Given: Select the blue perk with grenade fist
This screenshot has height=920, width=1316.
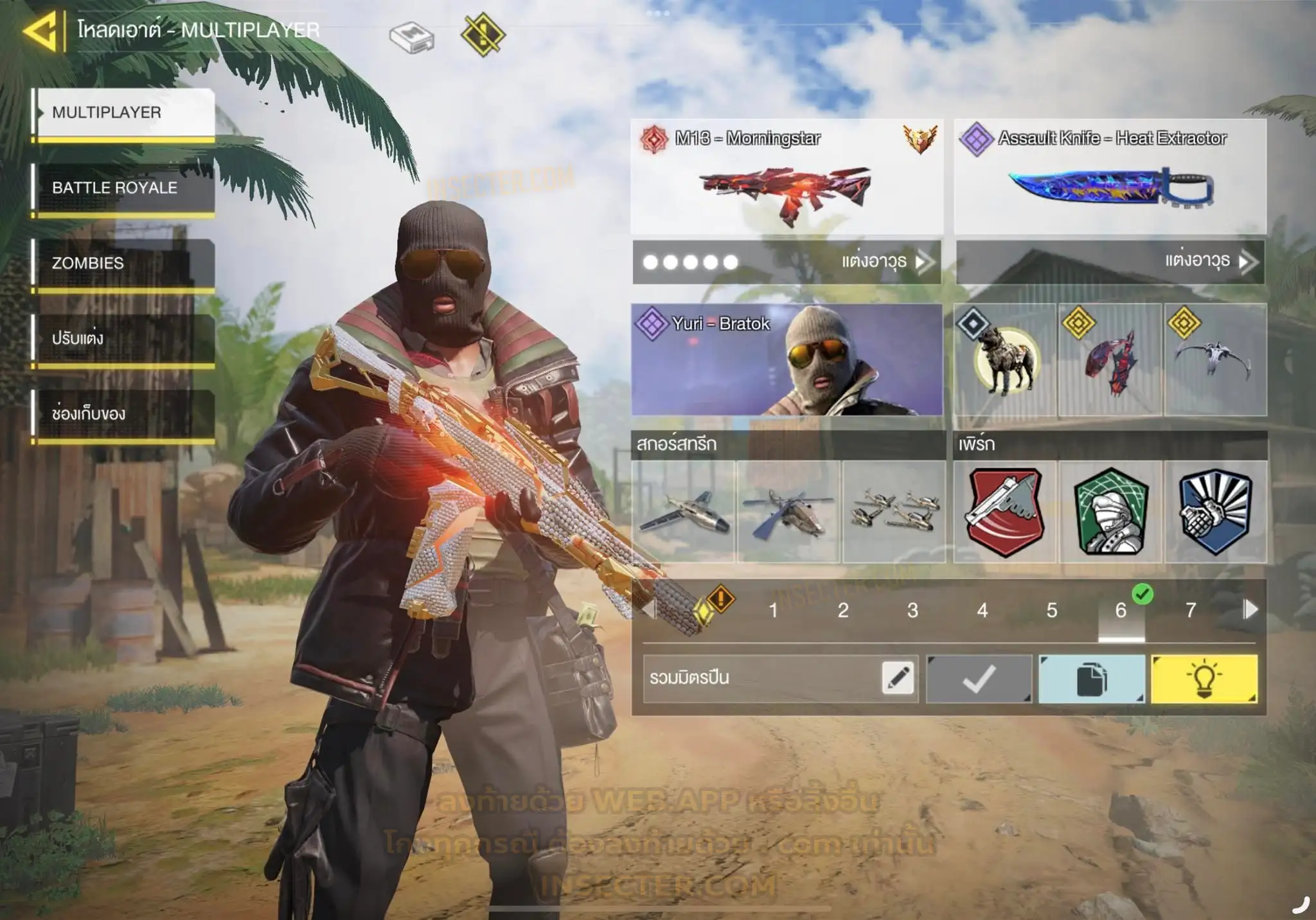Looking at the screenshot, I should pyautogui.click(x=1216, y=512).
